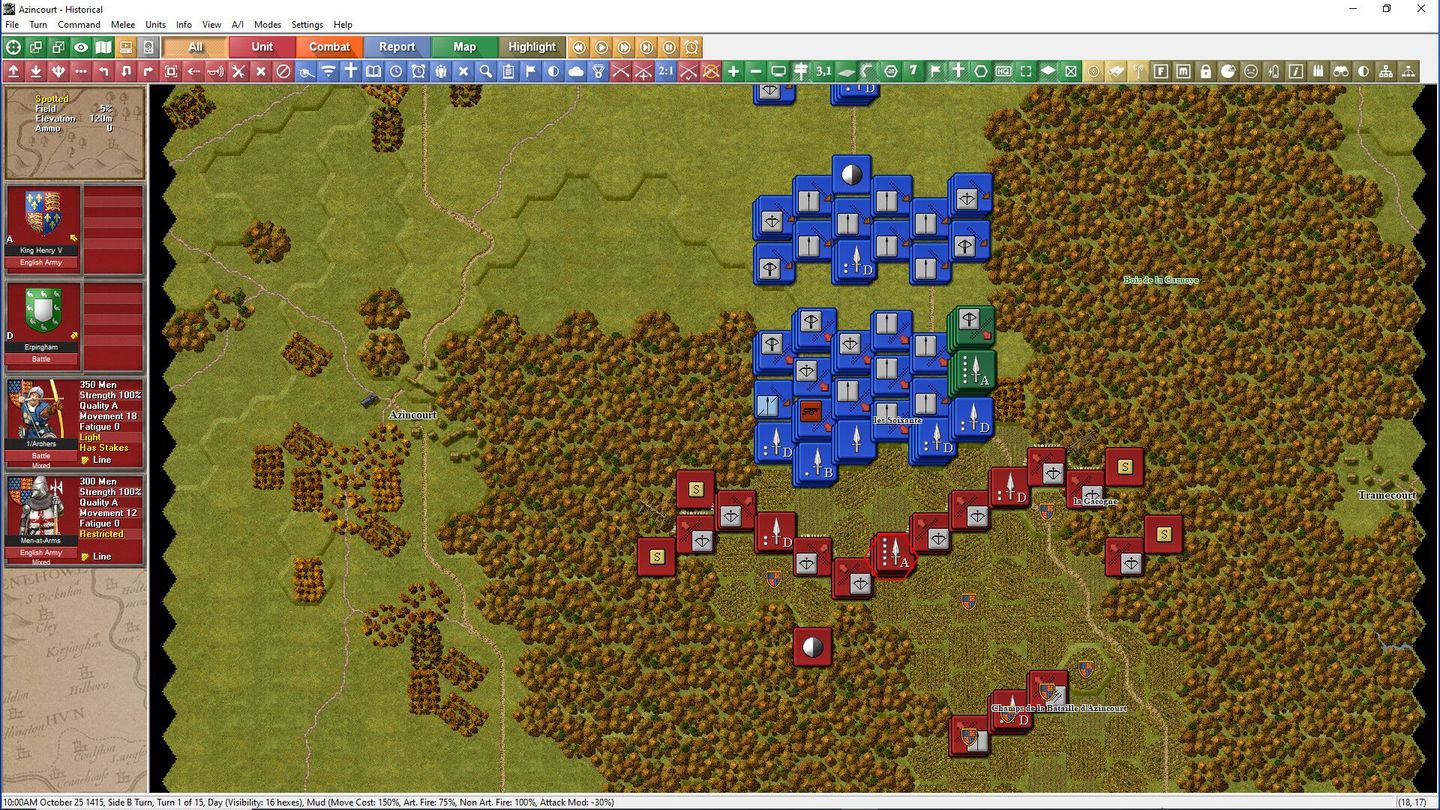Click the 2:1 odds indicator icon
1440x810 pixels.
tap(666, 72)
